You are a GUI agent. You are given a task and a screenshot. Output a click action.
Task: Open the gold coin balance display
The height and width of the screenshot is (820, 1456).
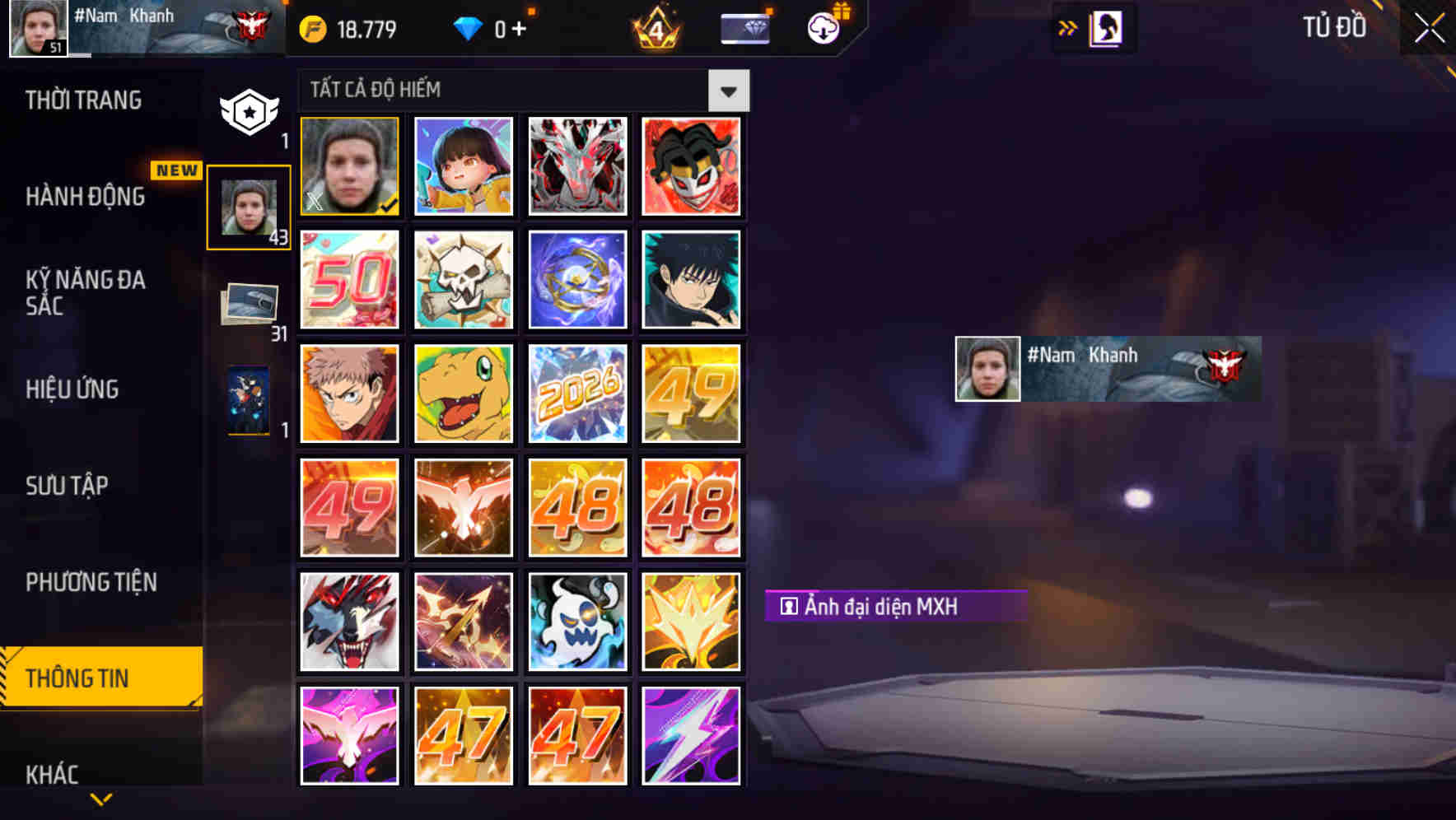point(346,27)
